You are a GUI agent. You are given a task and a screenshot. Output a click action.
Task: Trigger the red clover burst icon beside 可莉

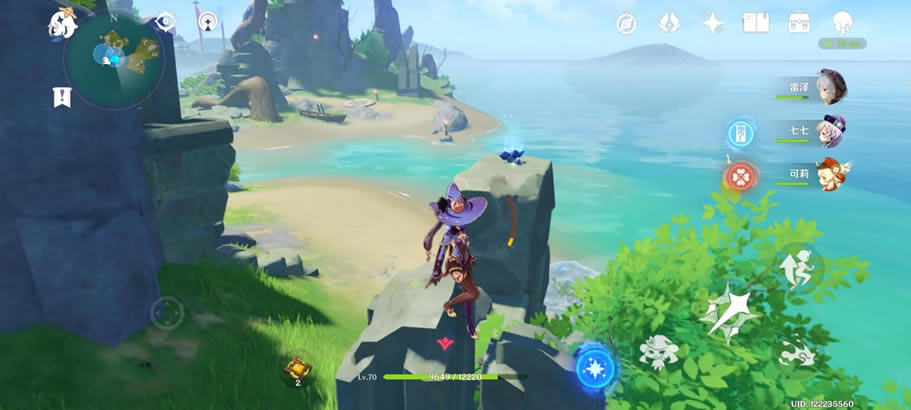tap(740, 177)
